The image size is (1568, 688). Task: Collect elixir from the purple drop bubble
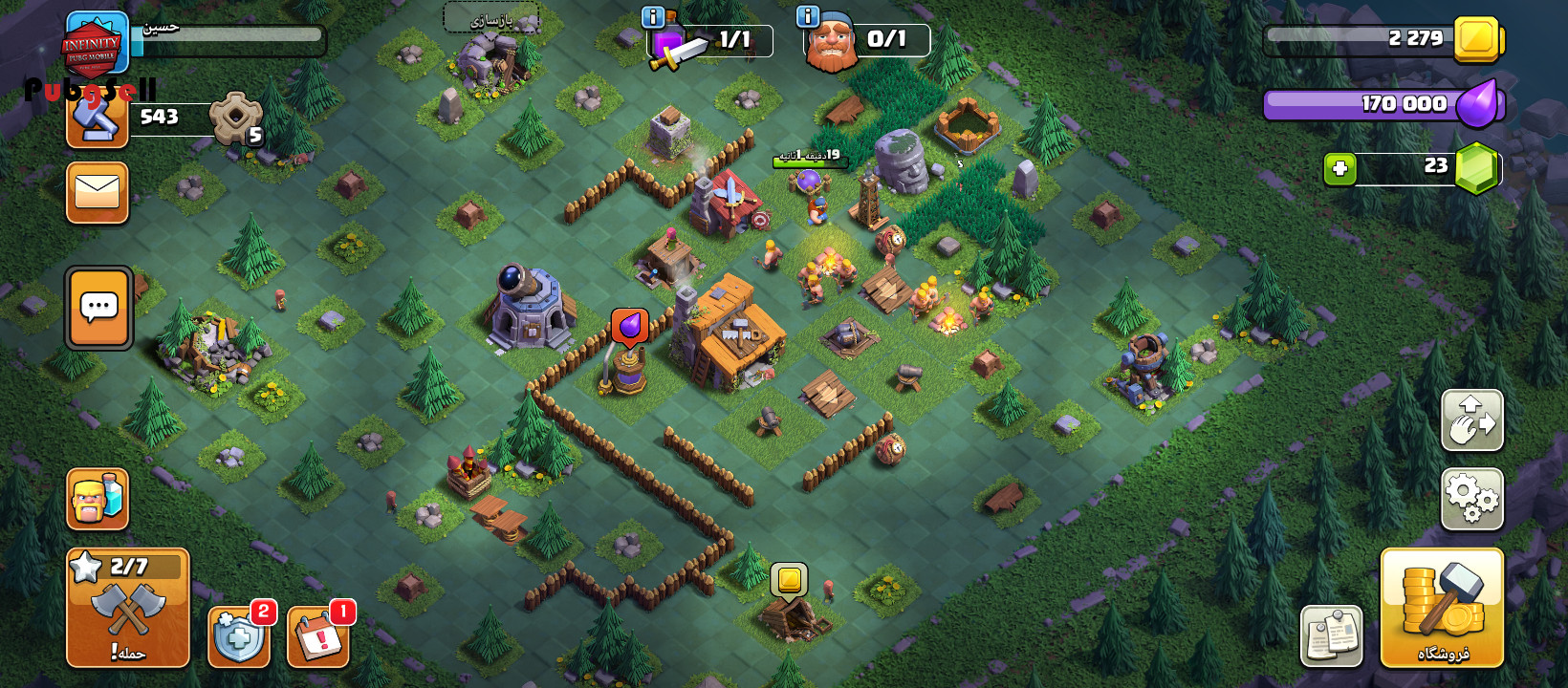[x=630, y=327]
